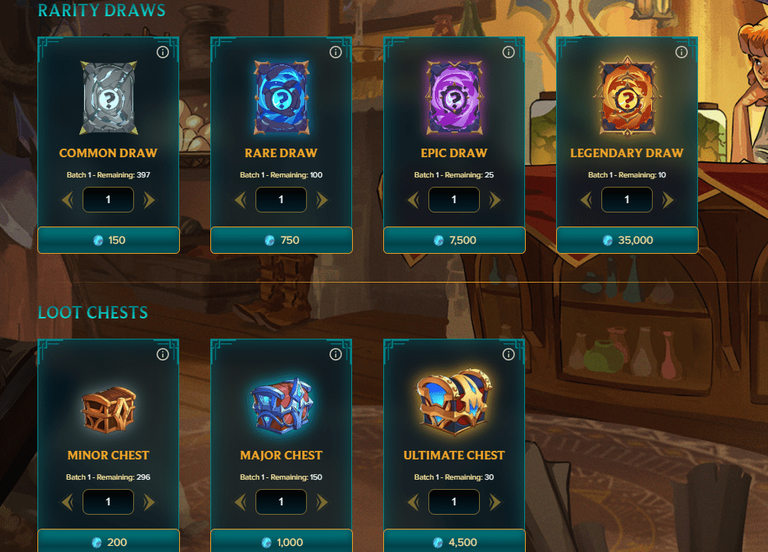Buy Ultimate Chest for 4,500
Screen dimensions: 768x552
454,542
